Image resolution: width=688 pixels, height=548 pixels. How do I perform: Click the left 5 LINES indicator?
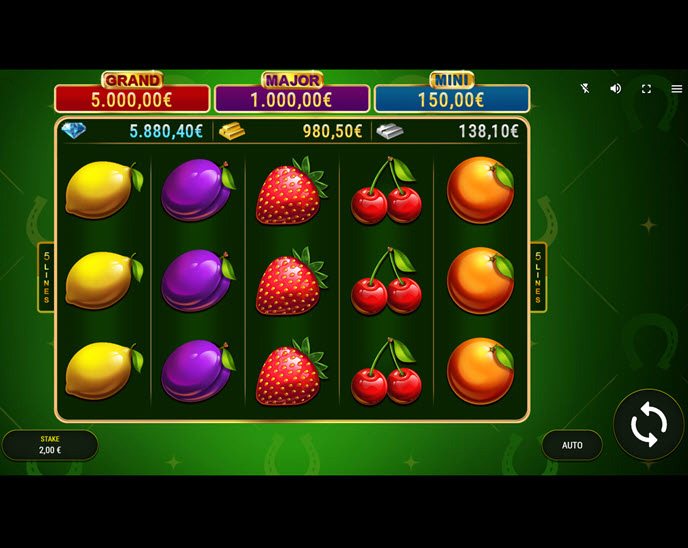point(46,277)
